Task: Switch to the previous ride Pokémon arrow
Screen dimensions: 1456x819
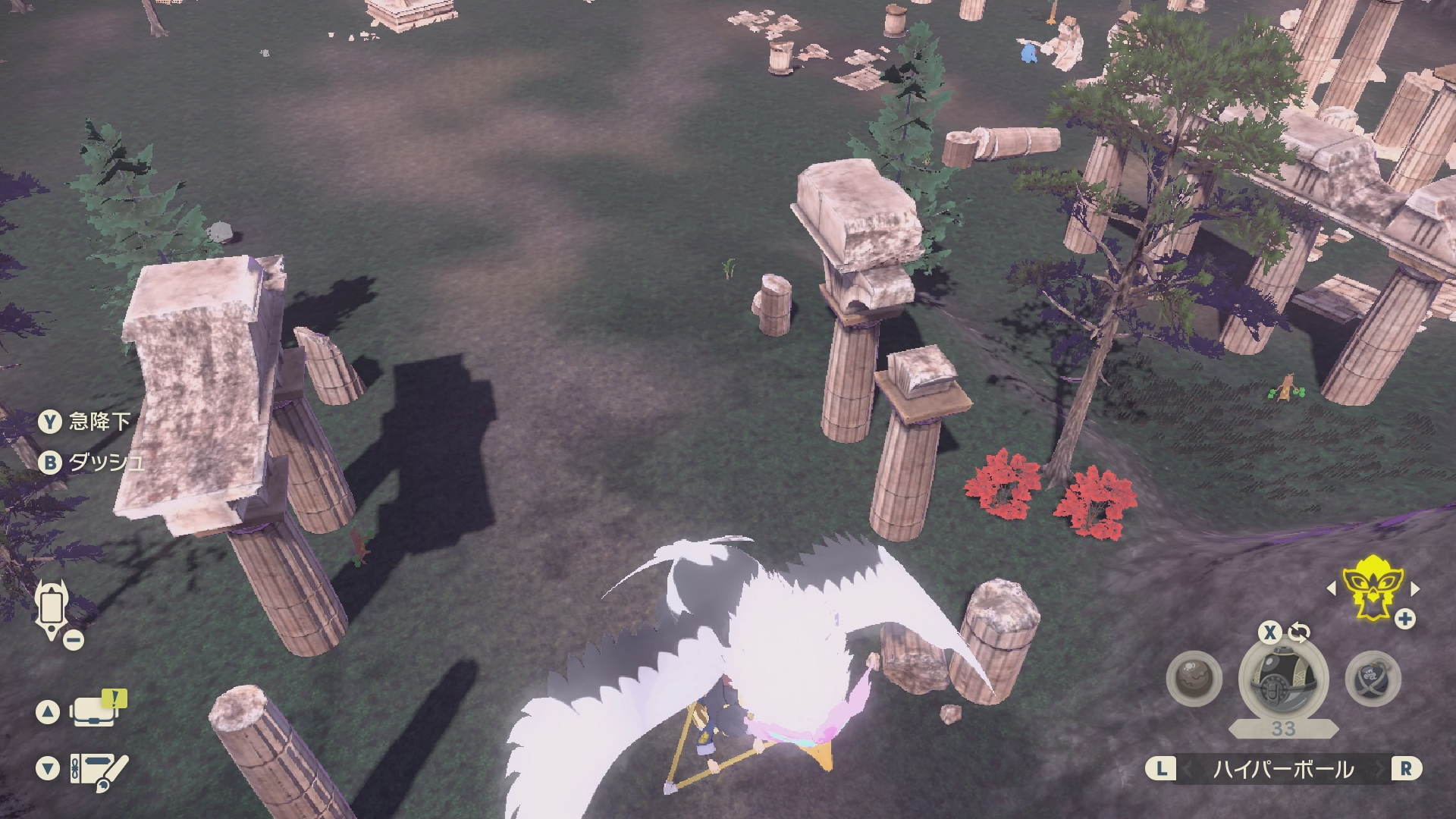Action: (1332, 588)
